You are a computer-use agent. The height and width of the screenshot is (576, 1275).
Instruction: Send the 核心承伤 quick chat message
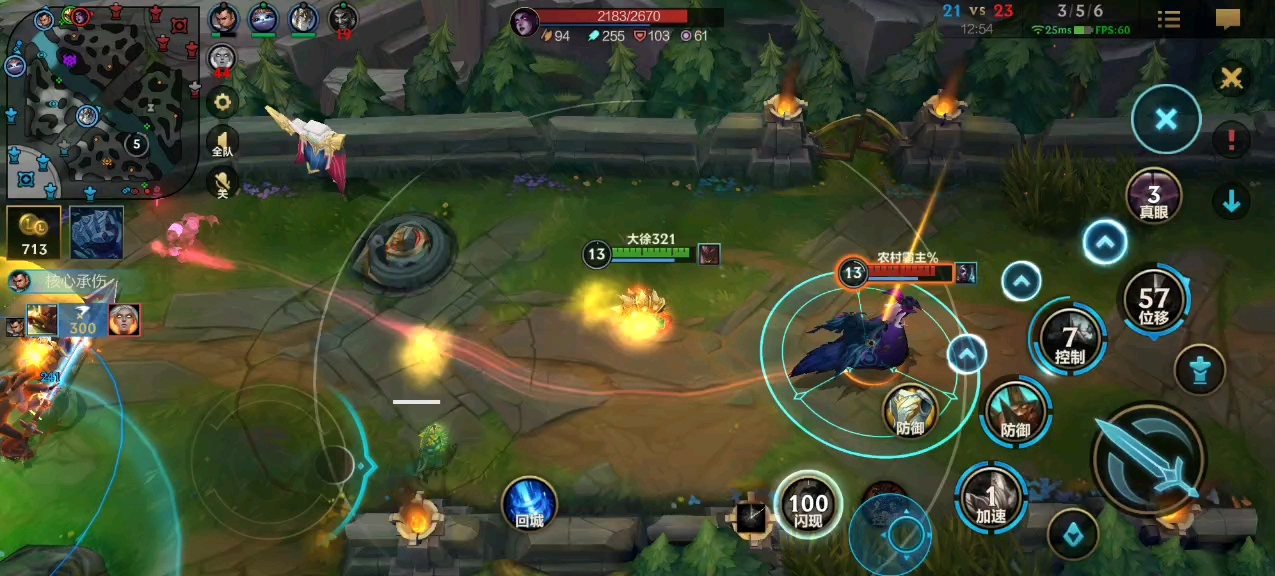coord(70,281)
